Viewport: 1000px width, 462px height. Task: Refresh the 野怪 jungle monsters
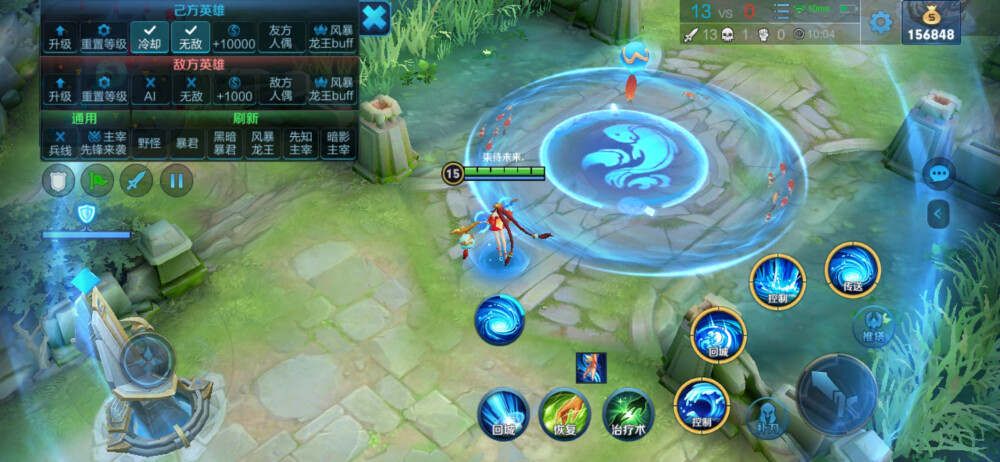tap(149, 142)
